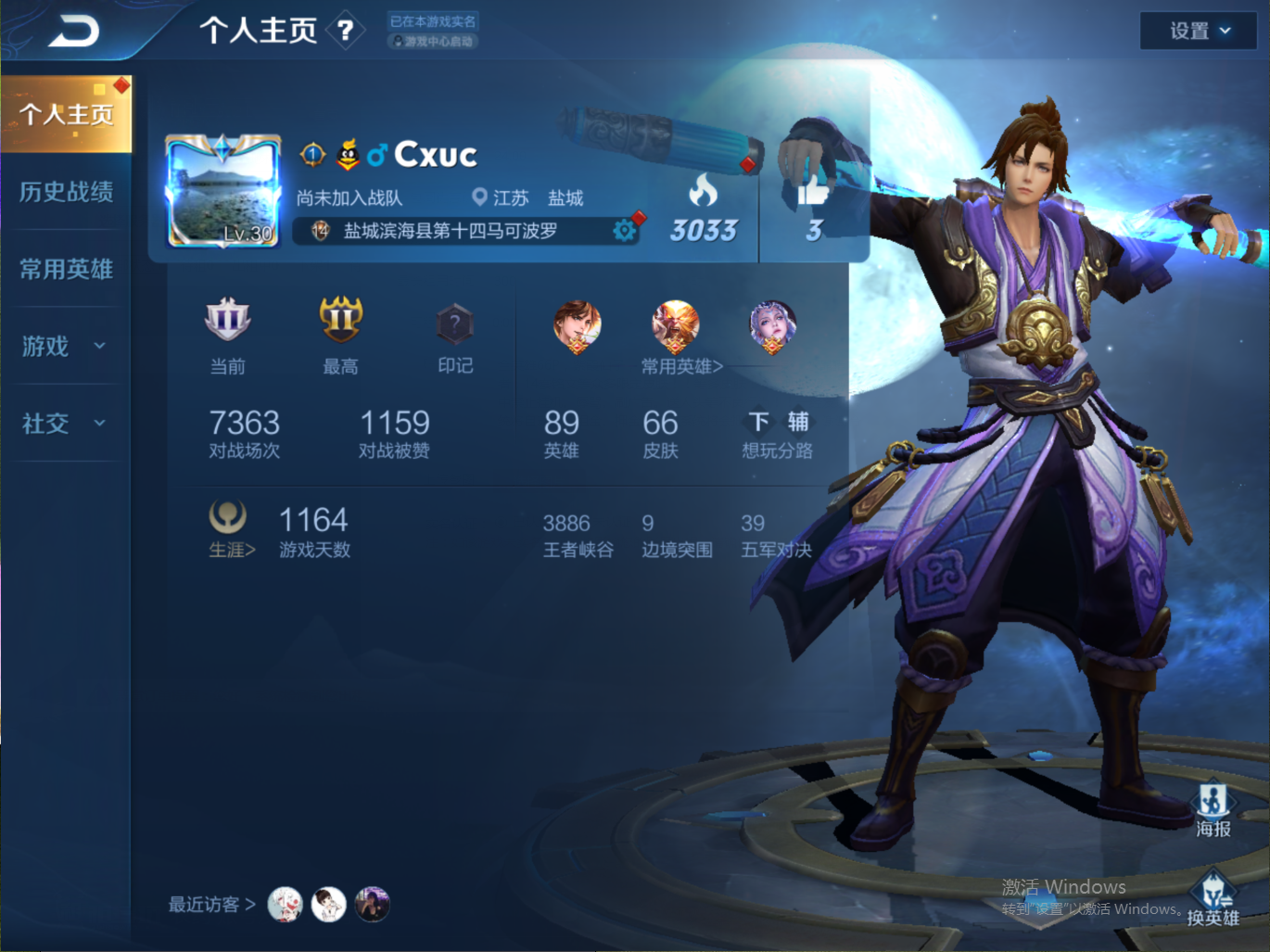Open title settings gear icon
The image size is (1270, 952).
625,230
